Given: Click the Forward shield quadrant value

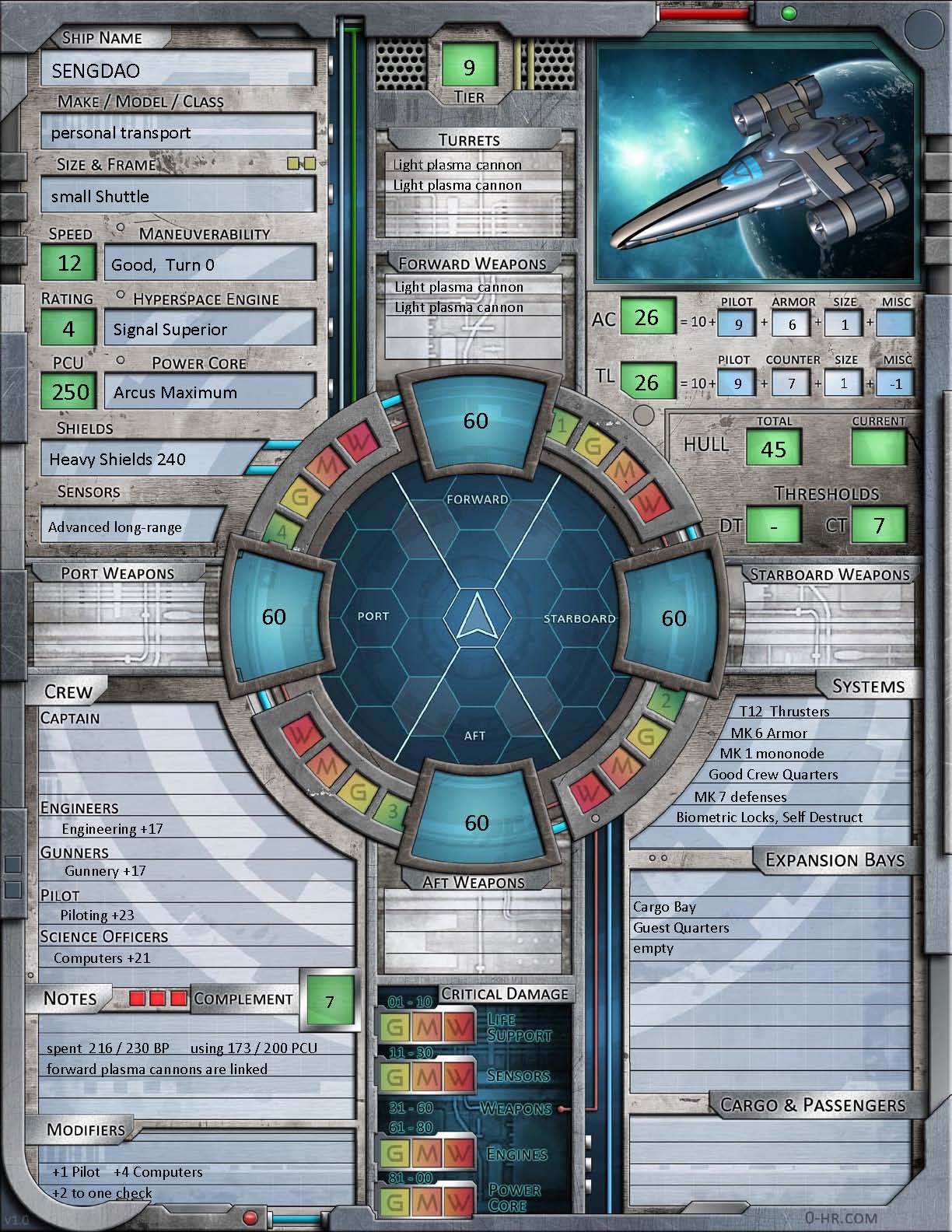Looking at the screenshot, I should (476, 421).
